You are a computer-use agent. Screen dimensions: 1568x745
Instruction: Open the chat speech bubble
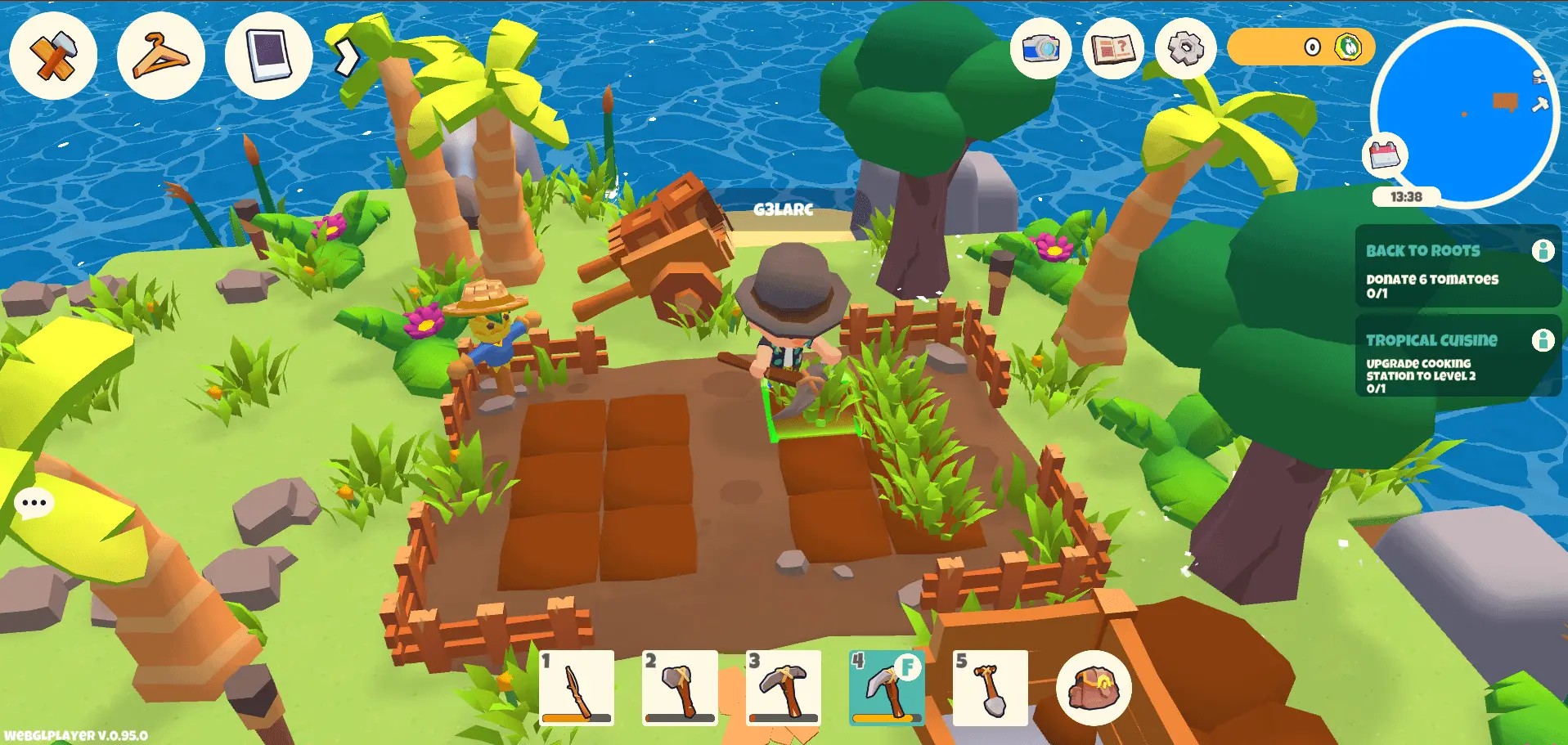[34, 503]
